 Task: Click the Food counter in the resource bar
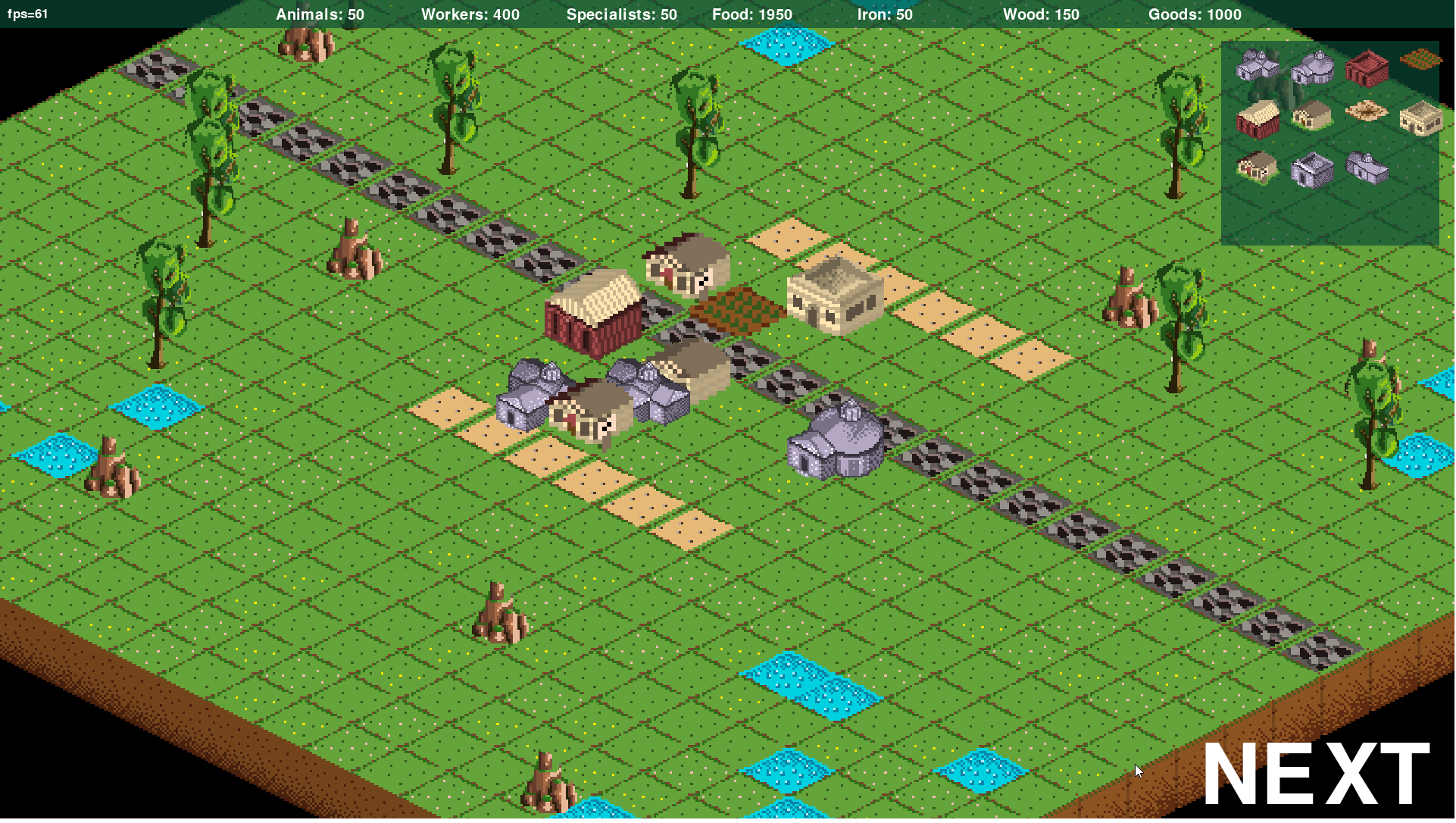[x=751, y=14]
